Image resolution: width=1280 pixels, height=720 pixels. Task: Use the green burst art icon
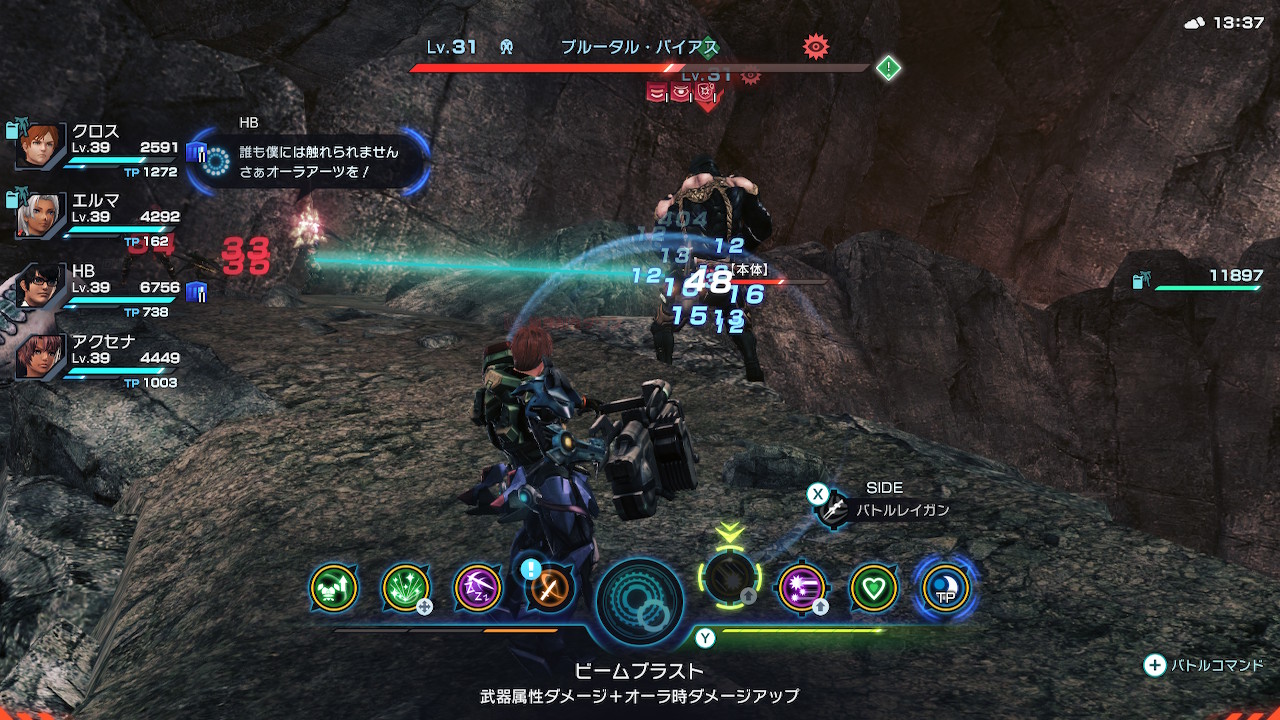coord(406,588)
